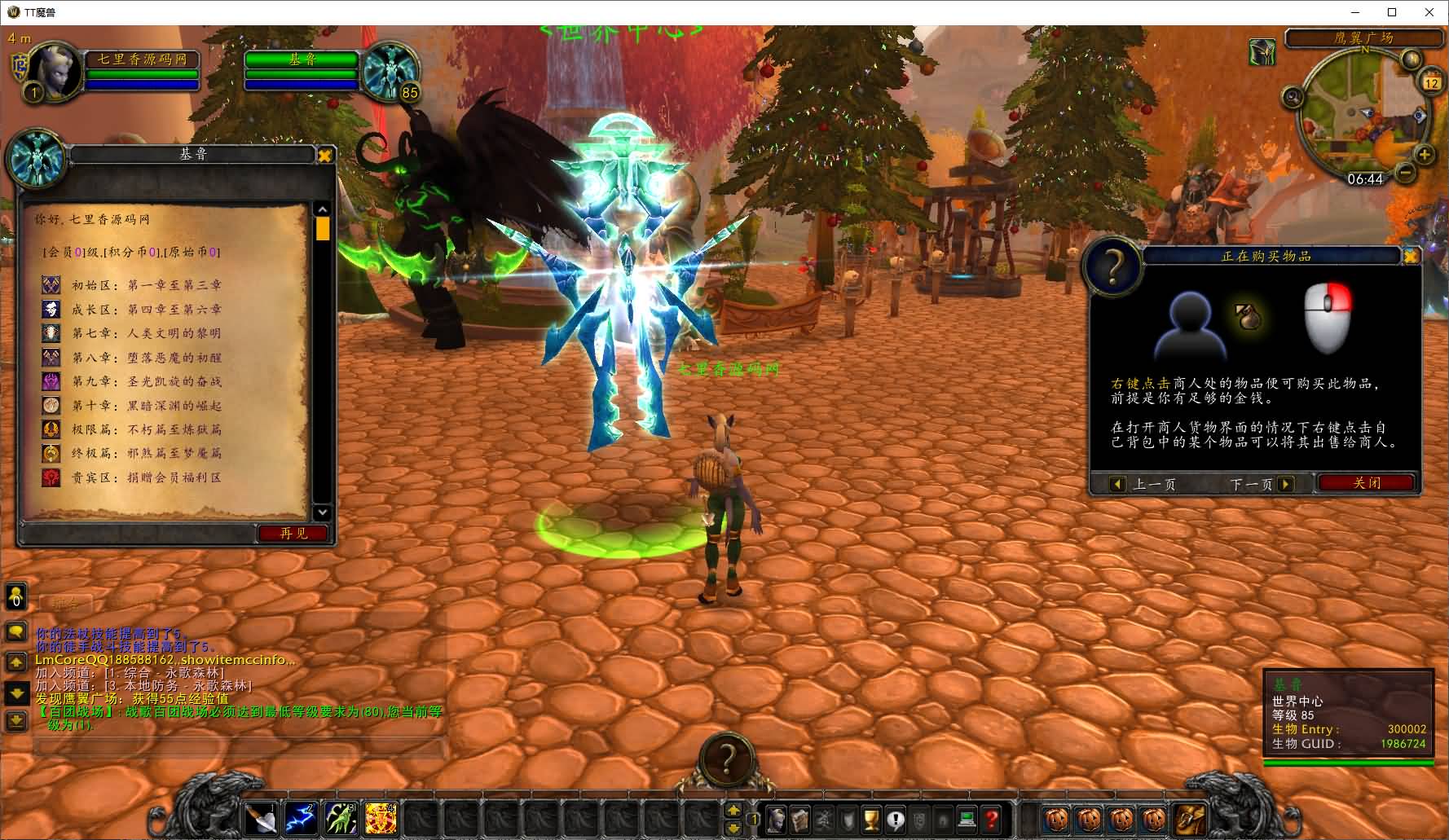
Task: Maximize the TT魔兽 game window
Action: pyautogui.click(x=1392, y=12)
